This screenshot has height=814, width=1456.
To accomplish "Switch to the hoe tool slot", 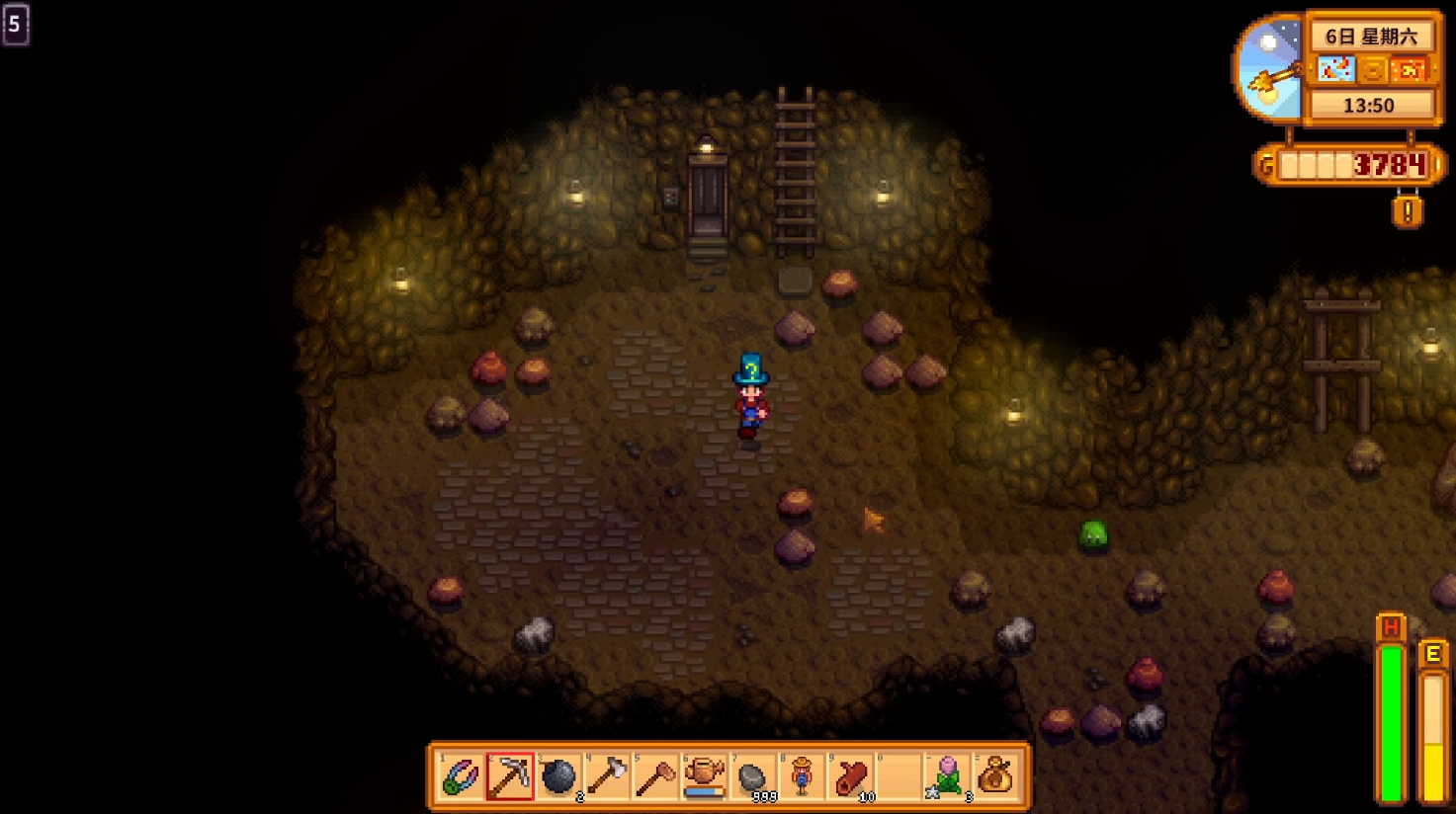I will click(x=655, y=776).
